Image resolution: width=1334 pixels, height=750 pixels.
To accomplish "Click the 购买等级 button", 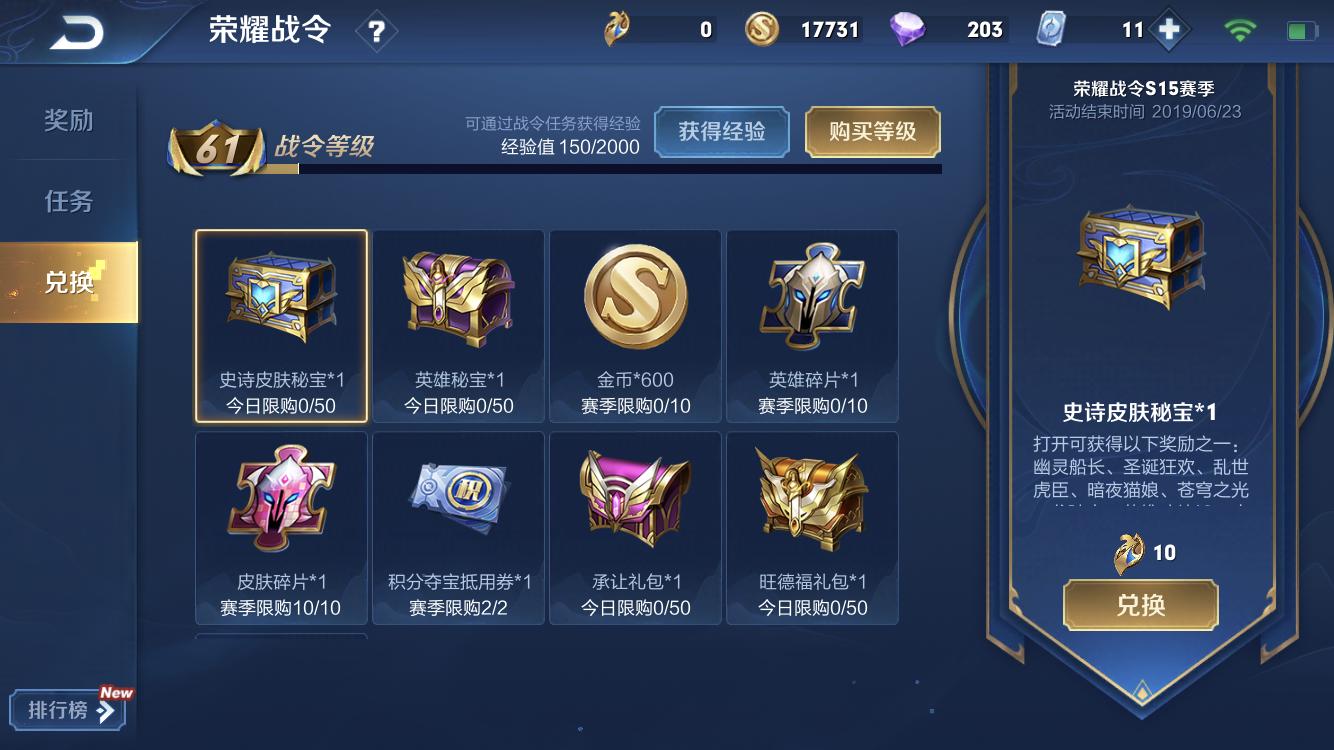I will (872, 132).
